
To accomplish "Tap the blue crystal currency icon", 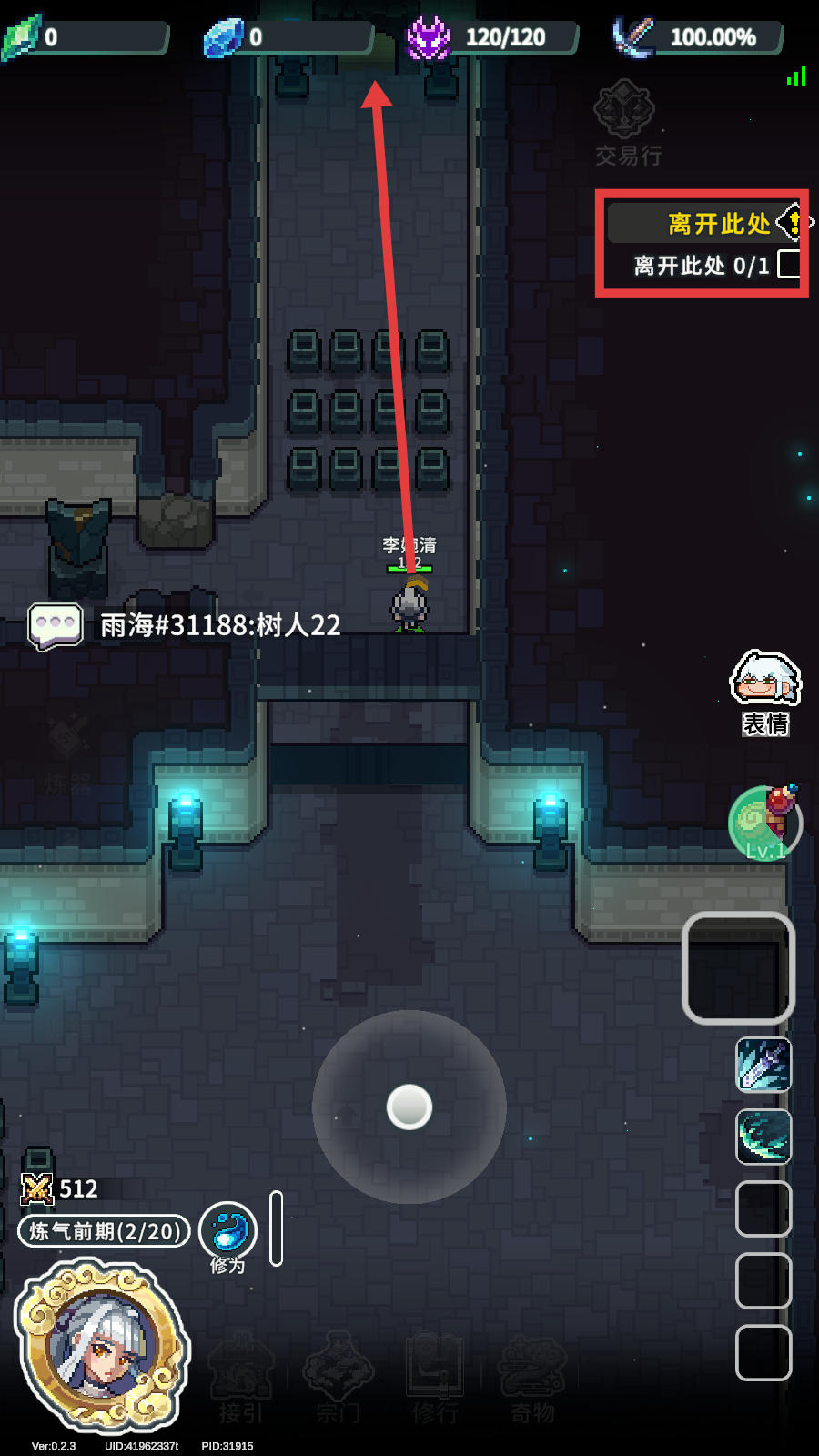I will pyautogui.click(x=222, y=37).
